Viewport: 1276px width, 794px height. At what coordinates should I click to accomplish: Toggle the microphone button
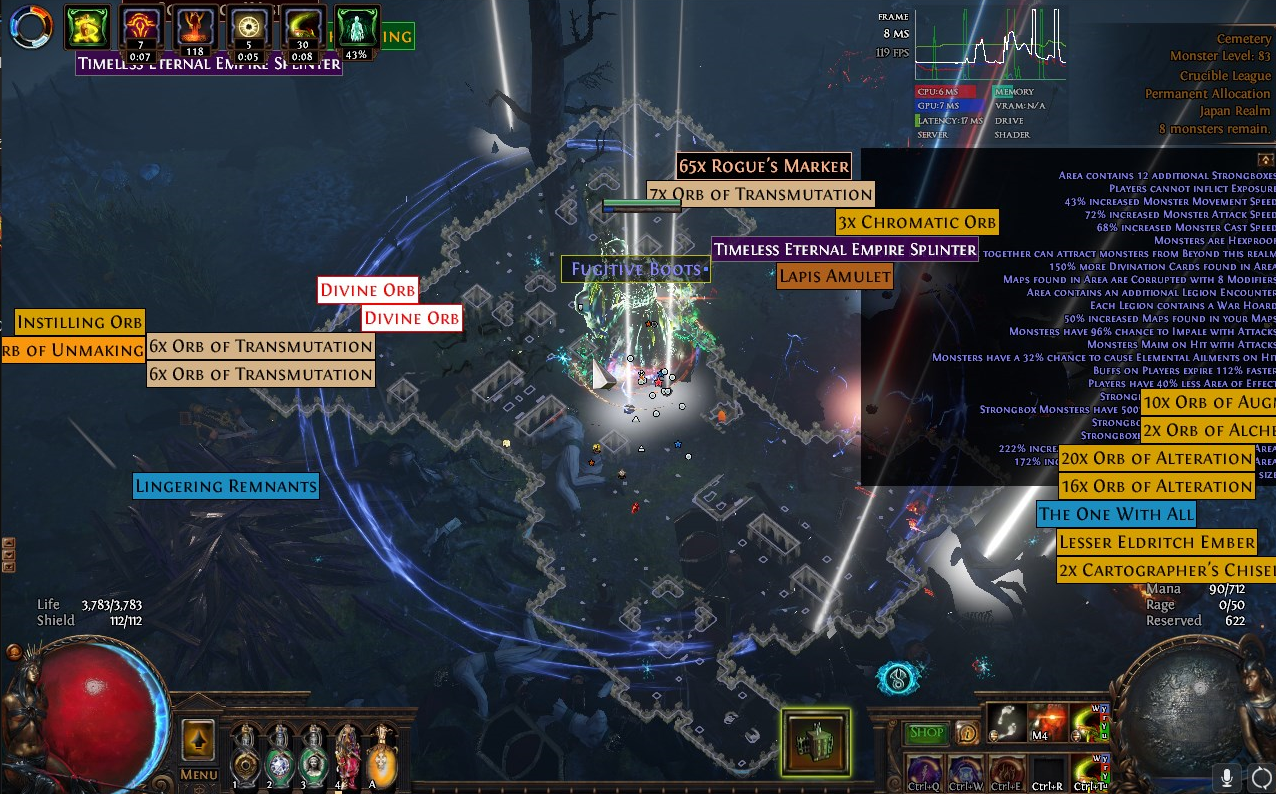click(x=1227, y=777)
